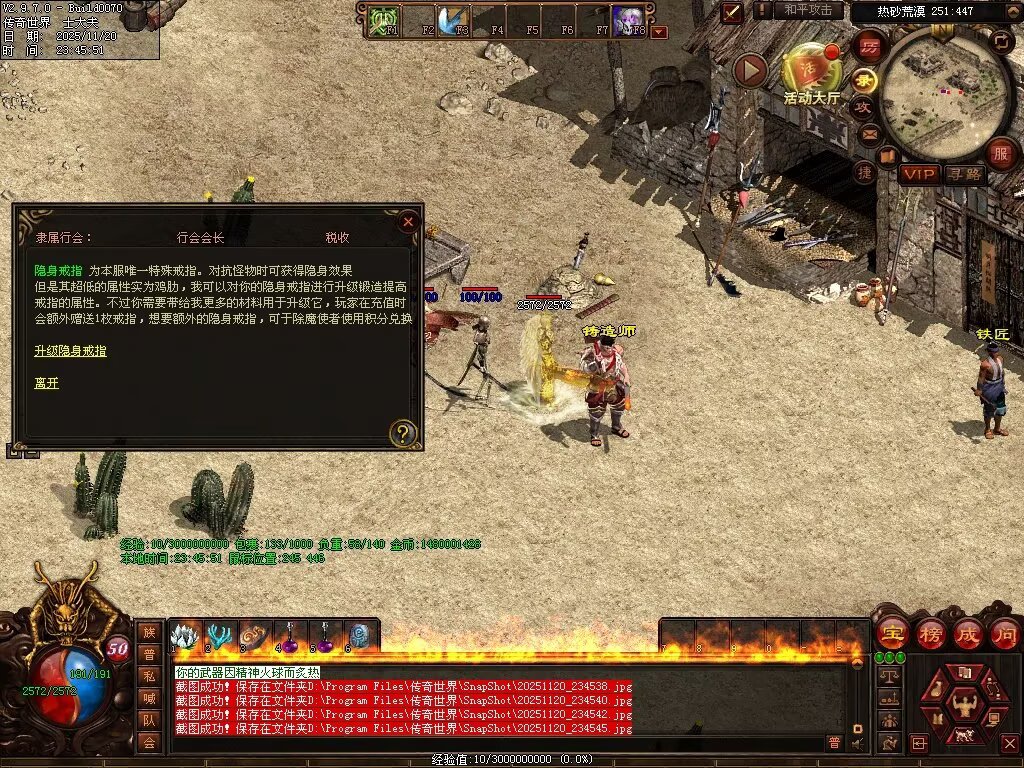1024x768 pixels.
Task: Open the 成 achievements button
Action: [967, 633]
